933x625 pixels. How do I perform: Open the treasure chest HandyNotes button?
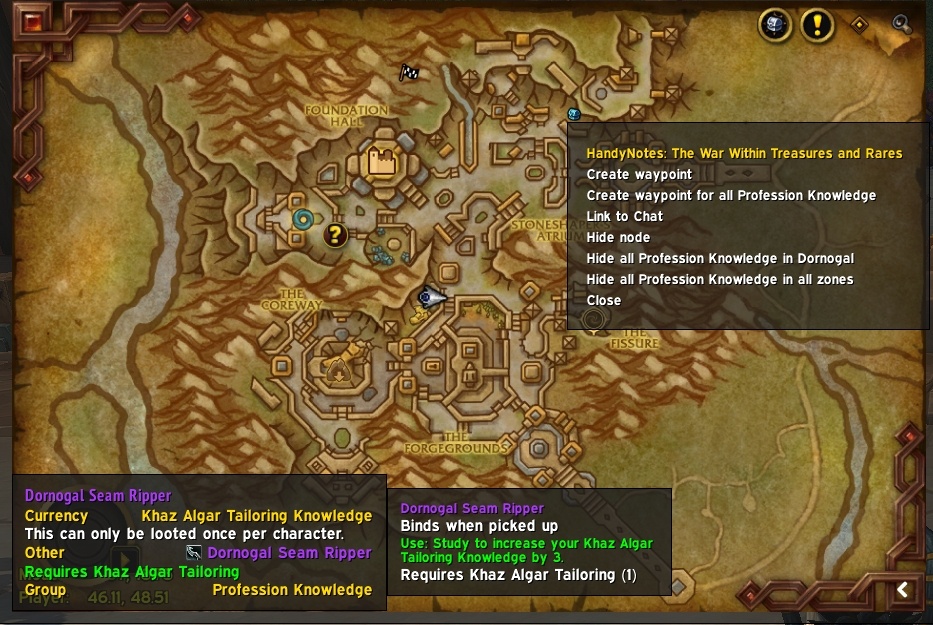(x=776, y=25)
